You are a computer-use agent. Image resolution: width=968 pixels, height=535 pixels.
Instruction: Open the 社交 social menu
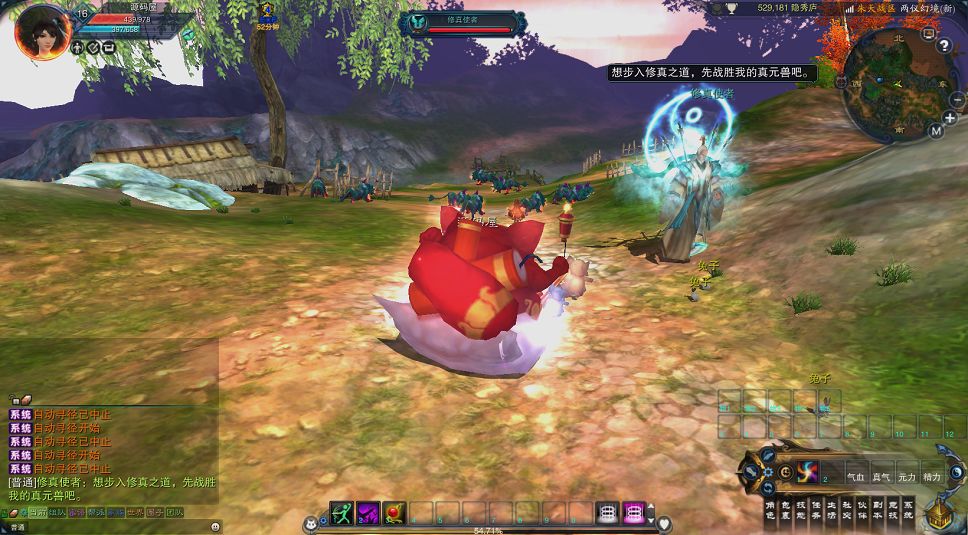(x=847, y=509)
